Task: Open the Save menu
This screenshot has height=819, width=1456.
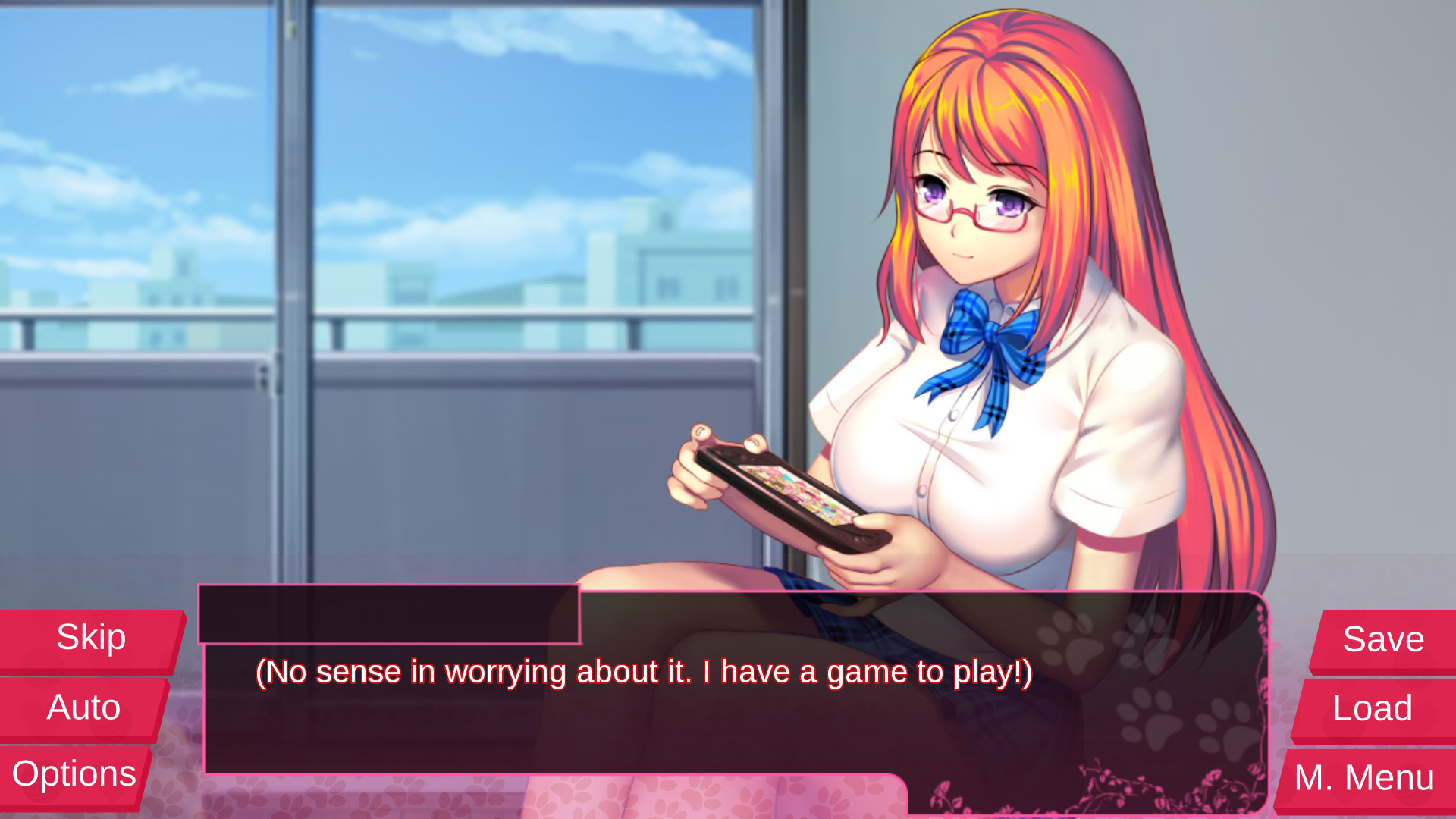Action: point(1382,639)
